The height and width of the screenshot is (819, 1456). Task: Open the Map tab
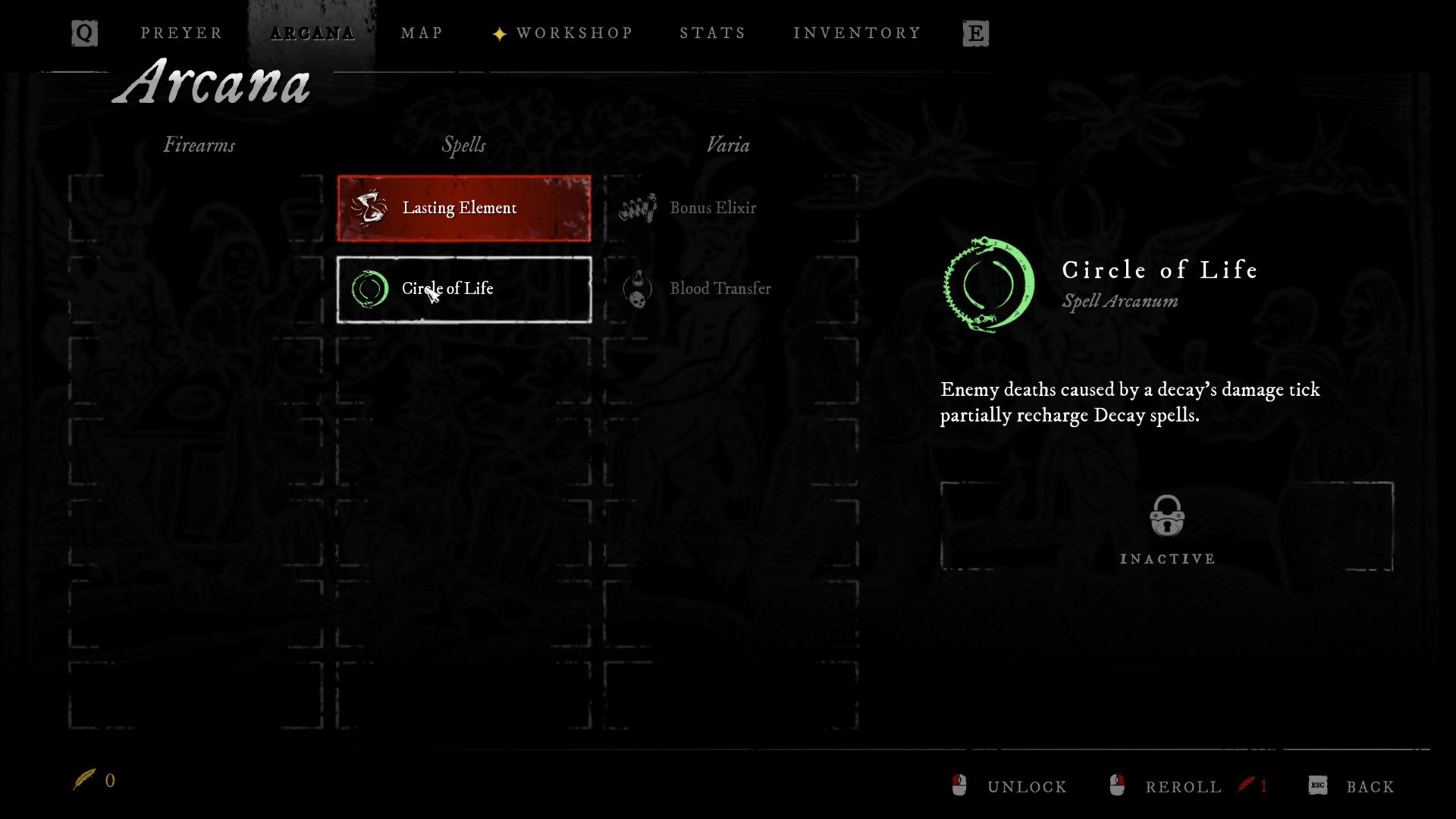[x=422, y=33]
